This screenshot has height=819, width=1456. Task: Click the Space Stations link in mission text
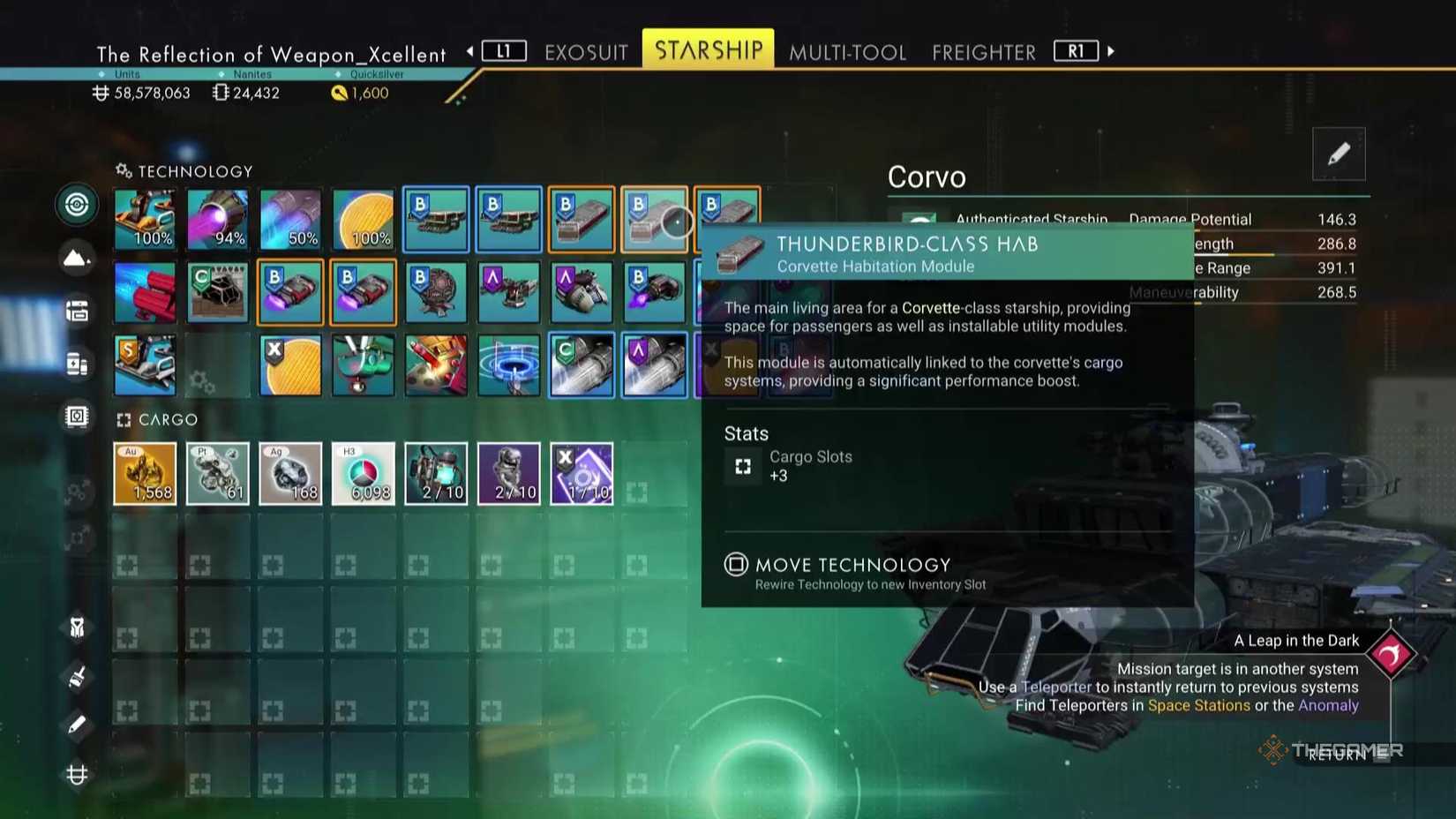tap(1200, 705)
